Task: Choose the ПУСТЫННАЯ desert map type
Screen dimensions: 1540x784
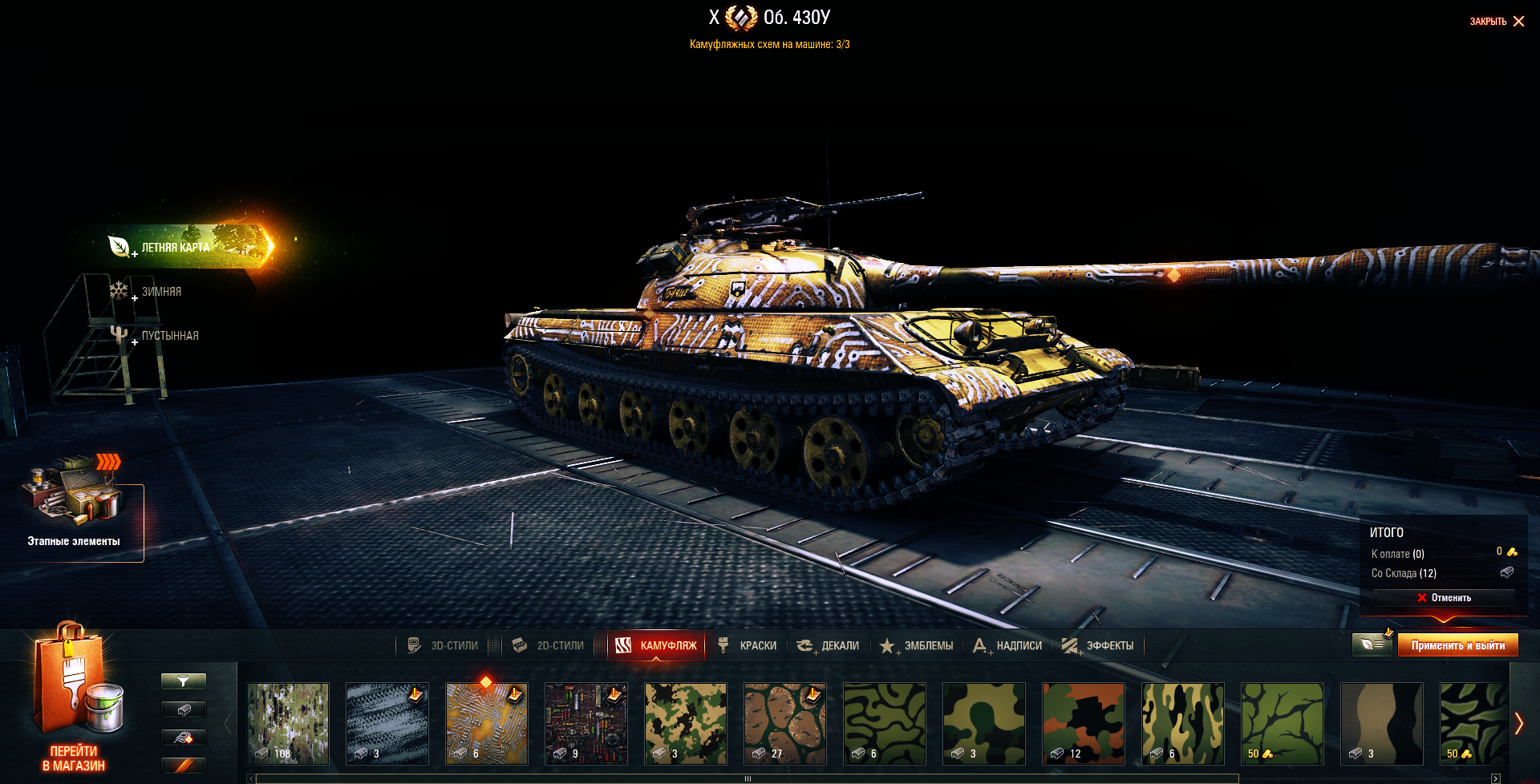Action: (168, 336)
